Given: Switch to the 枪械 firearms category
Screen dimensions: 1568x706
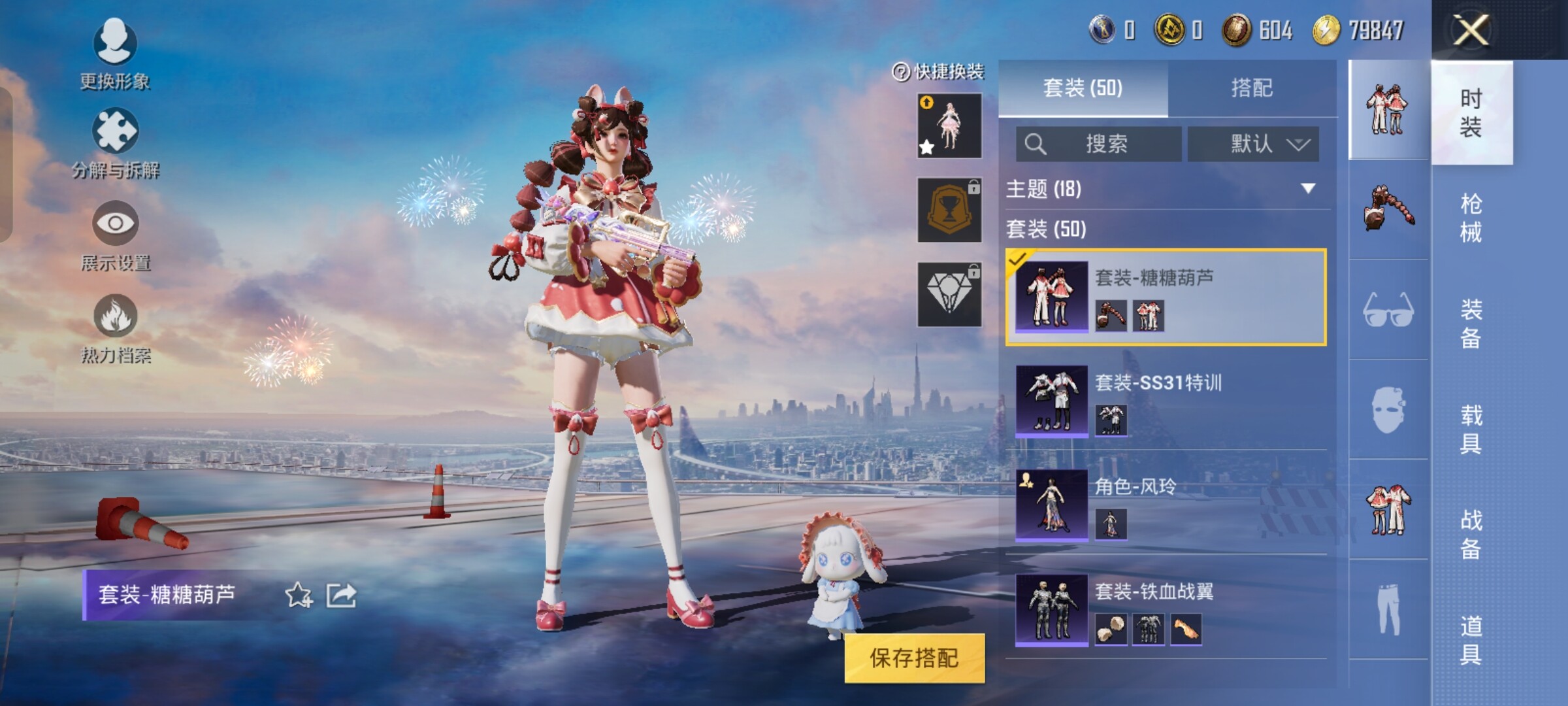Looking at the screenshot, I should pos(1470,217).
